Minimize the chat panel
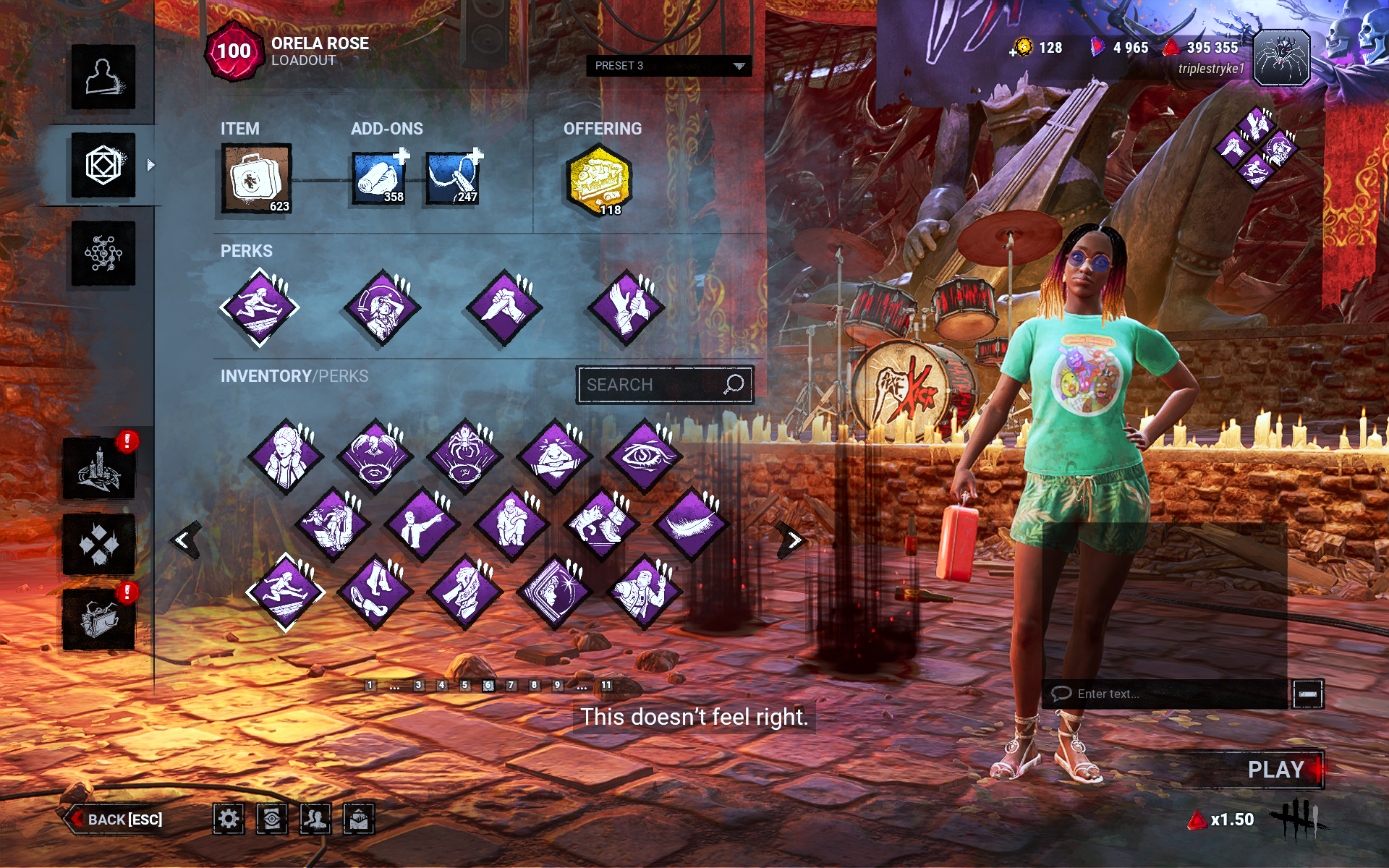Screen dimensions: 1389x868 (x=1308, y=694)
